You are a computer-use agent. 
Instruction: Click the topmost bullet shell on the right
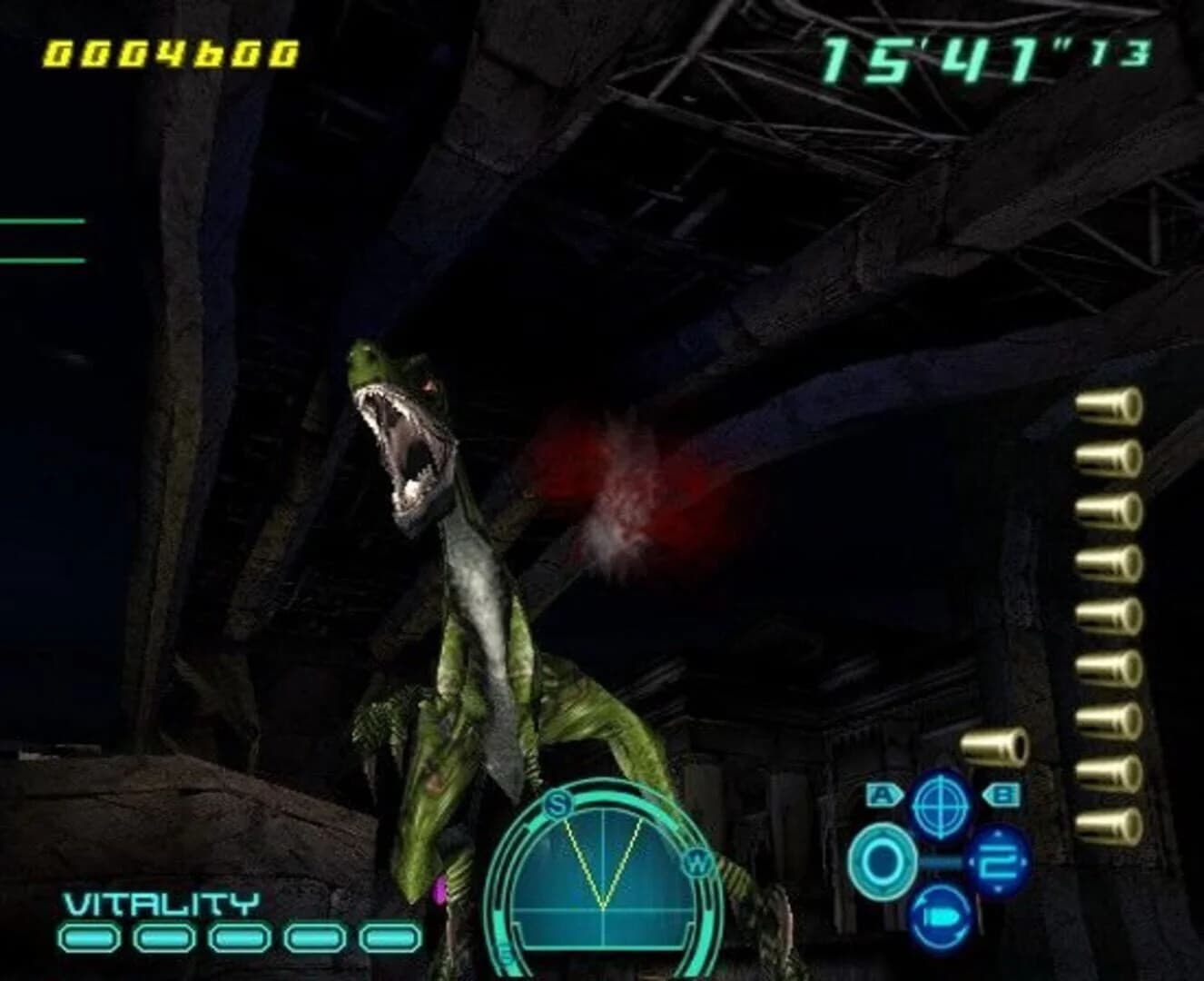point(1104,408)
